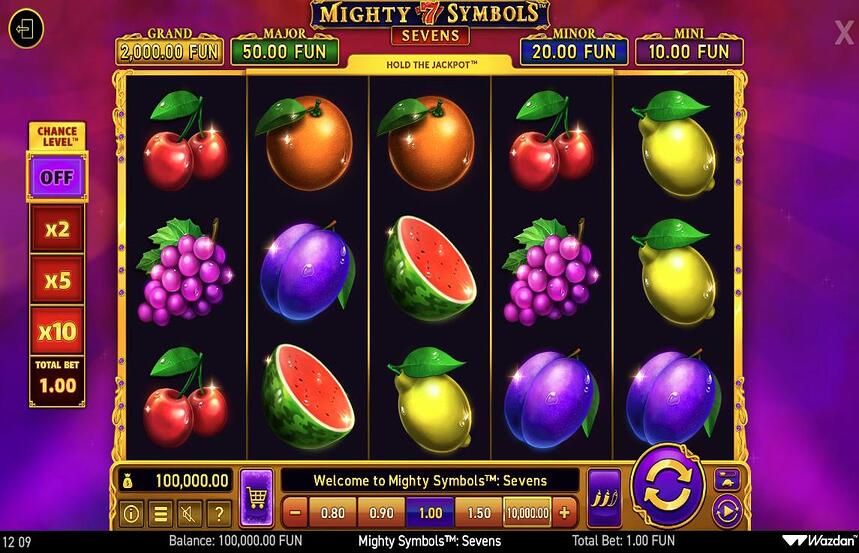Open help with the question mark icon
The width and height of the screenshot is (859, 553).
[218, 514]
